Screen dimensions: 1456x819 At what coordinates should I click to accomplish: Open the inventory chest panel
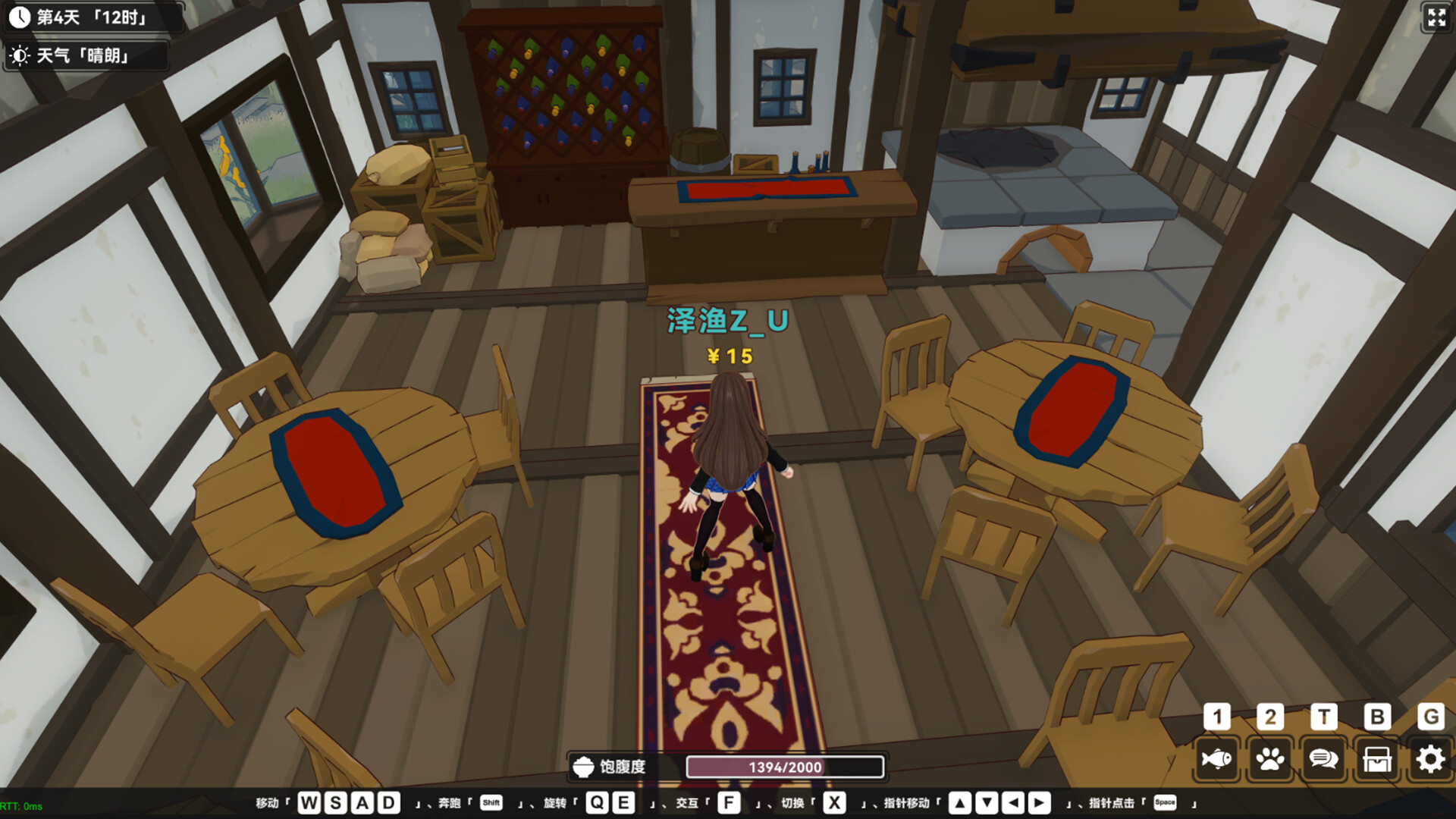point(1376,758)
